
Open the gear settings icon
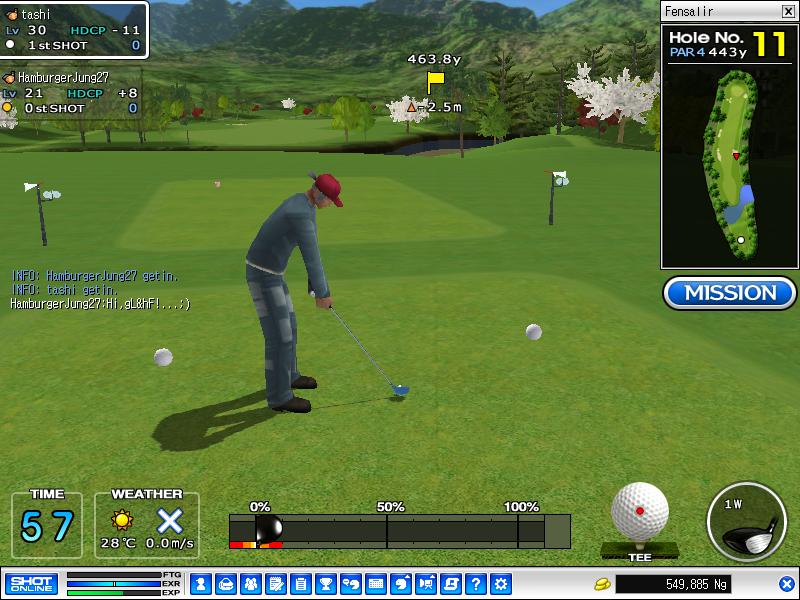tap(501, 584)
